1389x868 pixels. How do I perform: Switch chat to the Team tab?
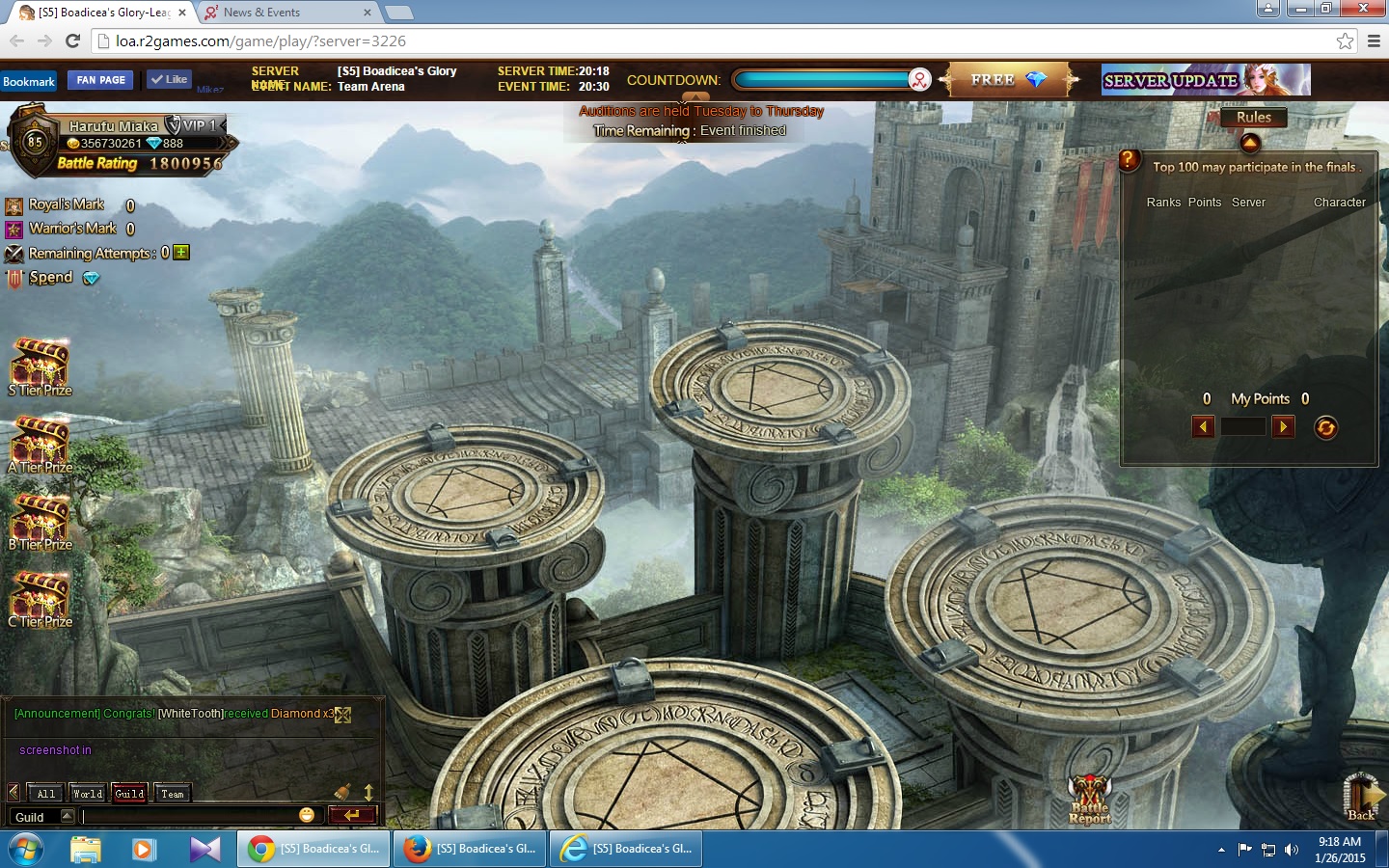173,794
